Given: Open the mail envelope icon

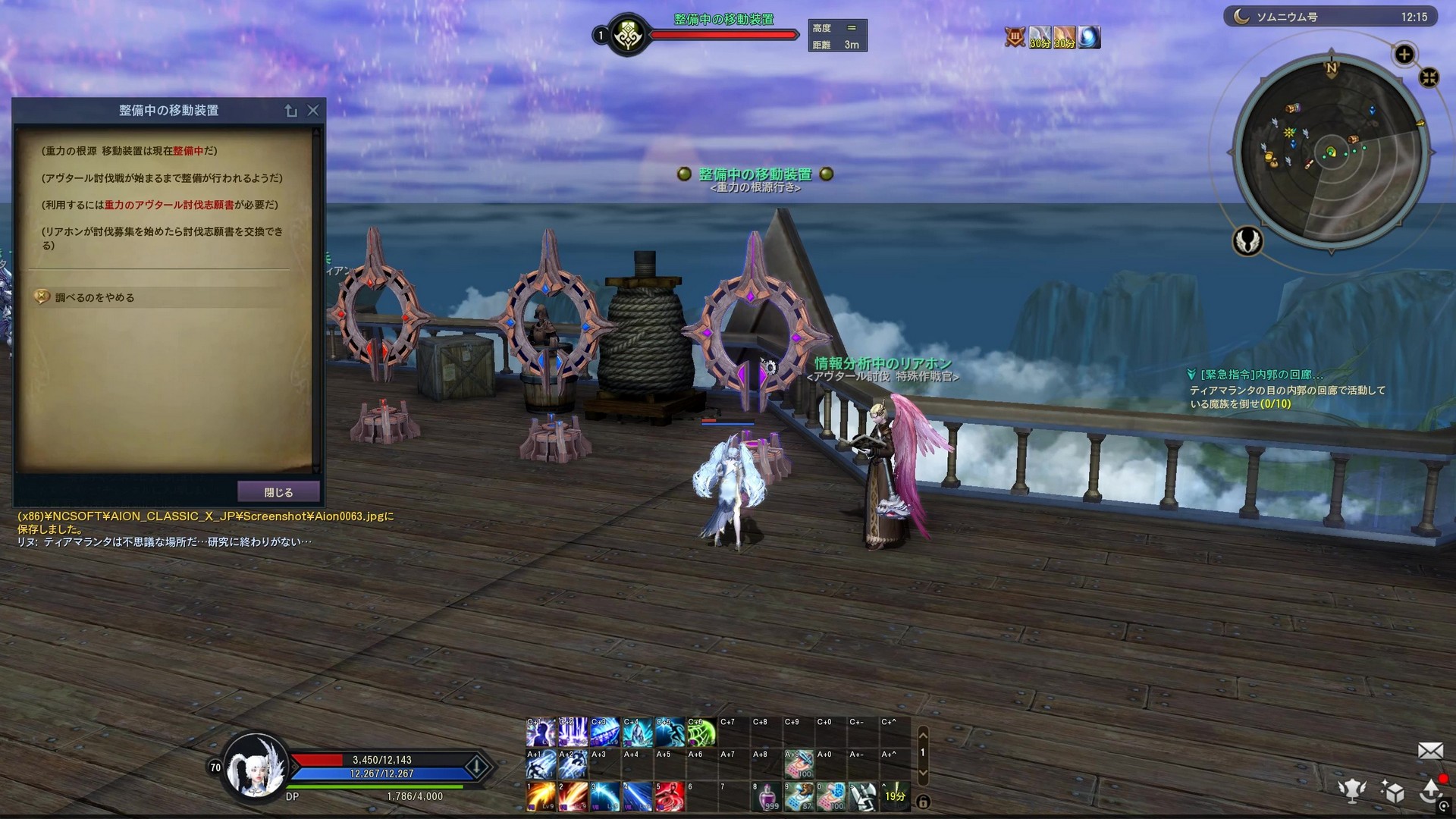Looking at the screenshot, I should pyautogui.click(x=1430, y=751).
